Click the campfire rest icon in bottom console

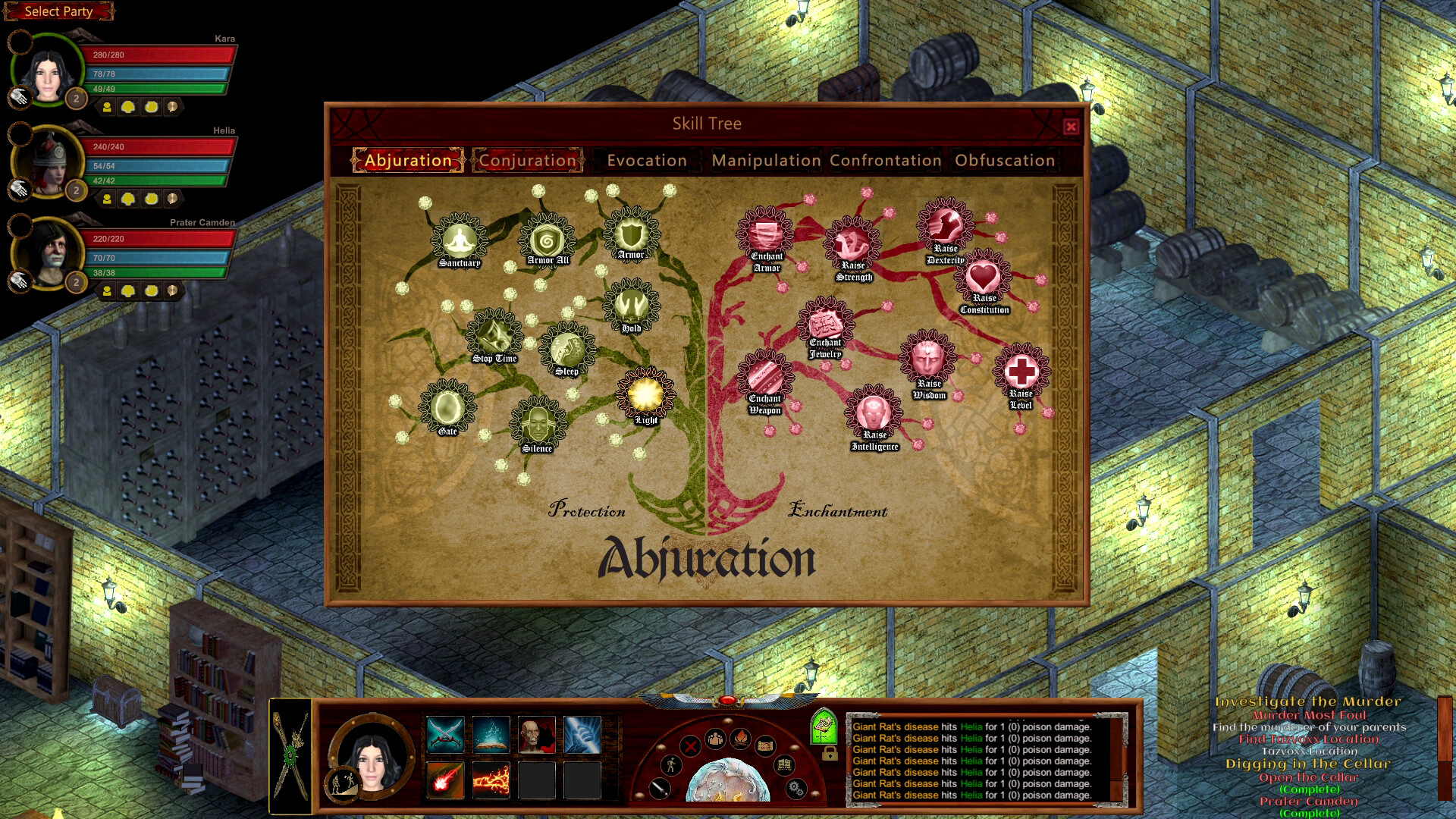[x=740, y=740]
